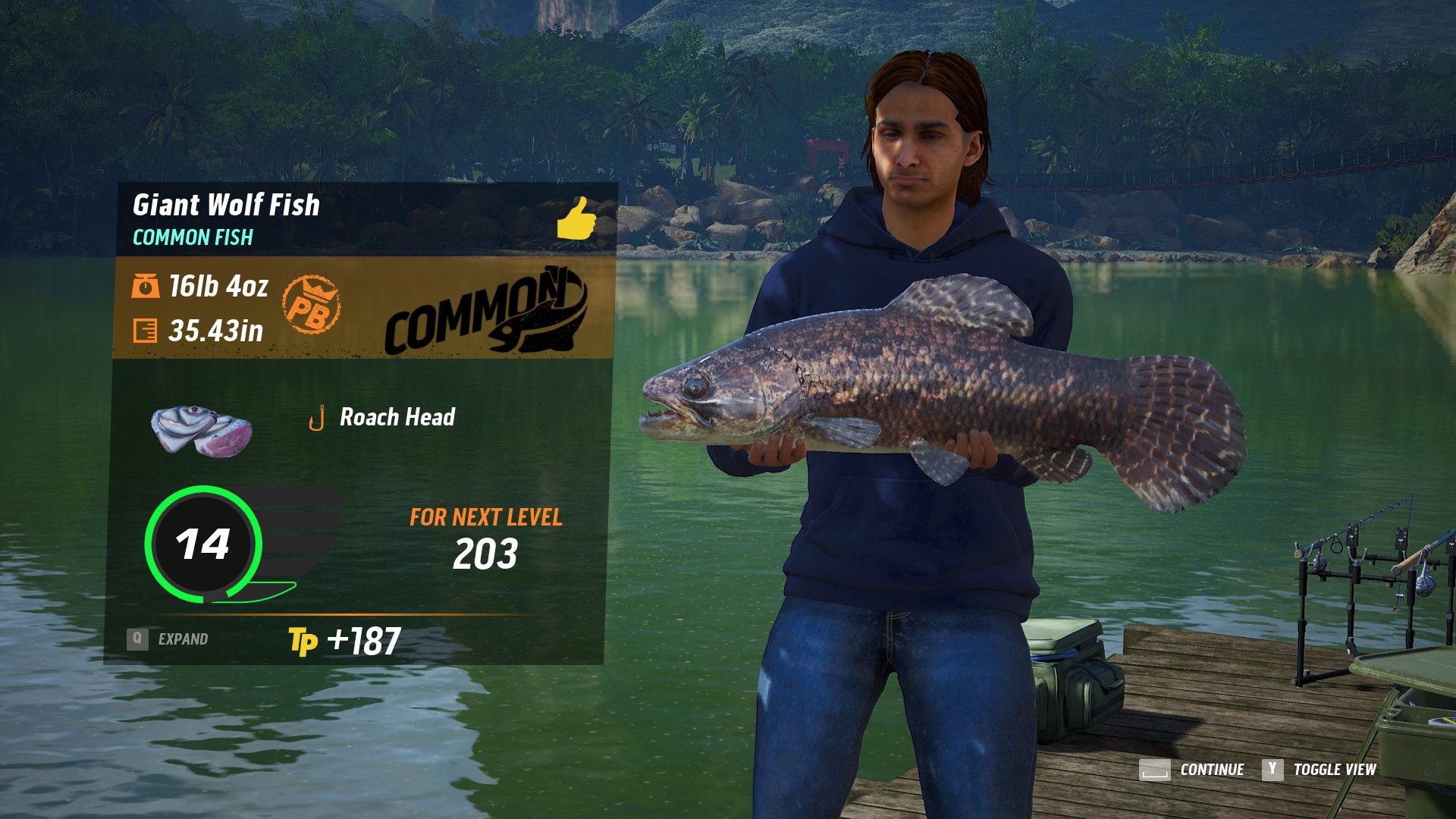Toggle the catch view
Screen dimensions: 1456x819
pyautogui.click(x=1319, y=770)
